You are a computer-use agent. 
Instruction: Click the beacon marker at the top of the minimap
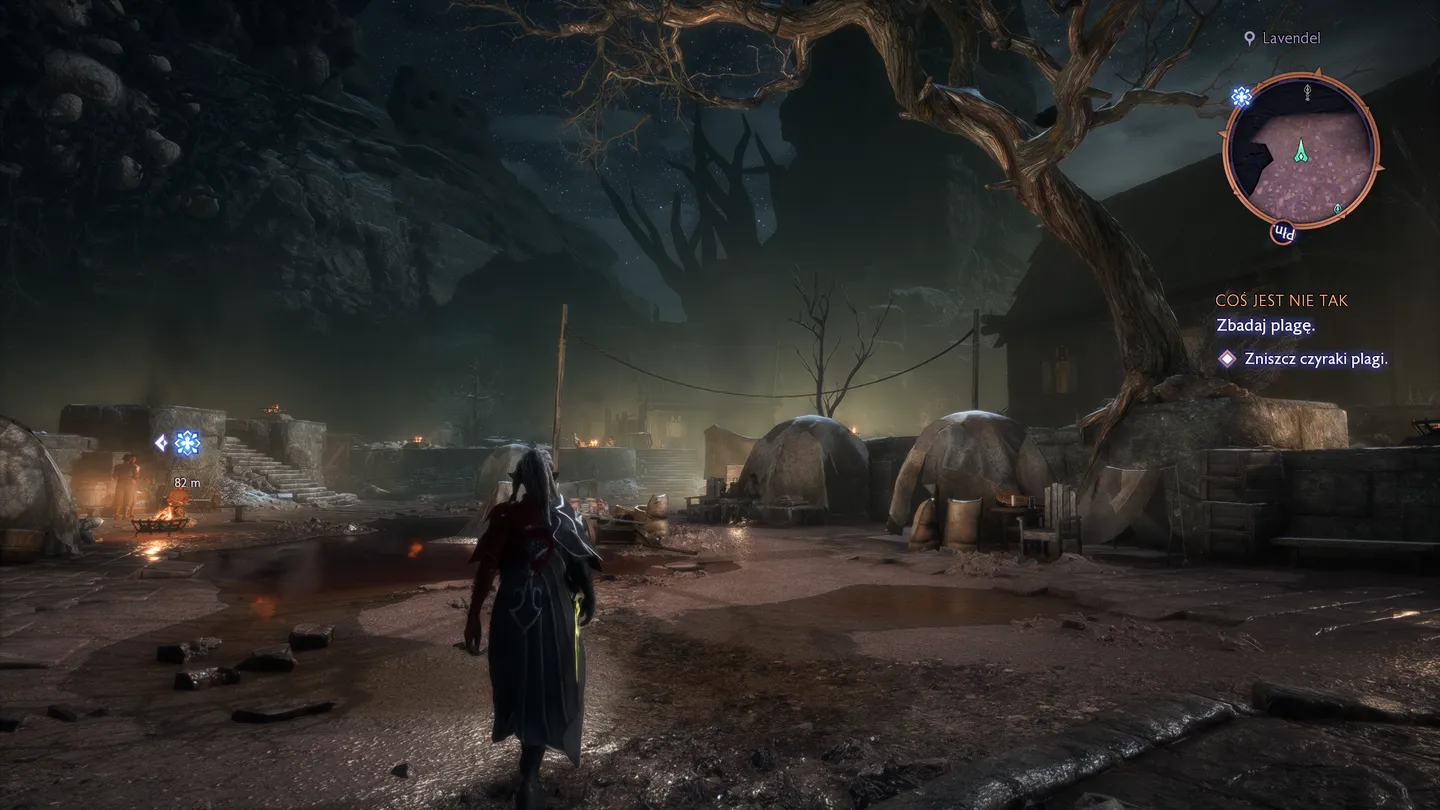click(1307, 91)
